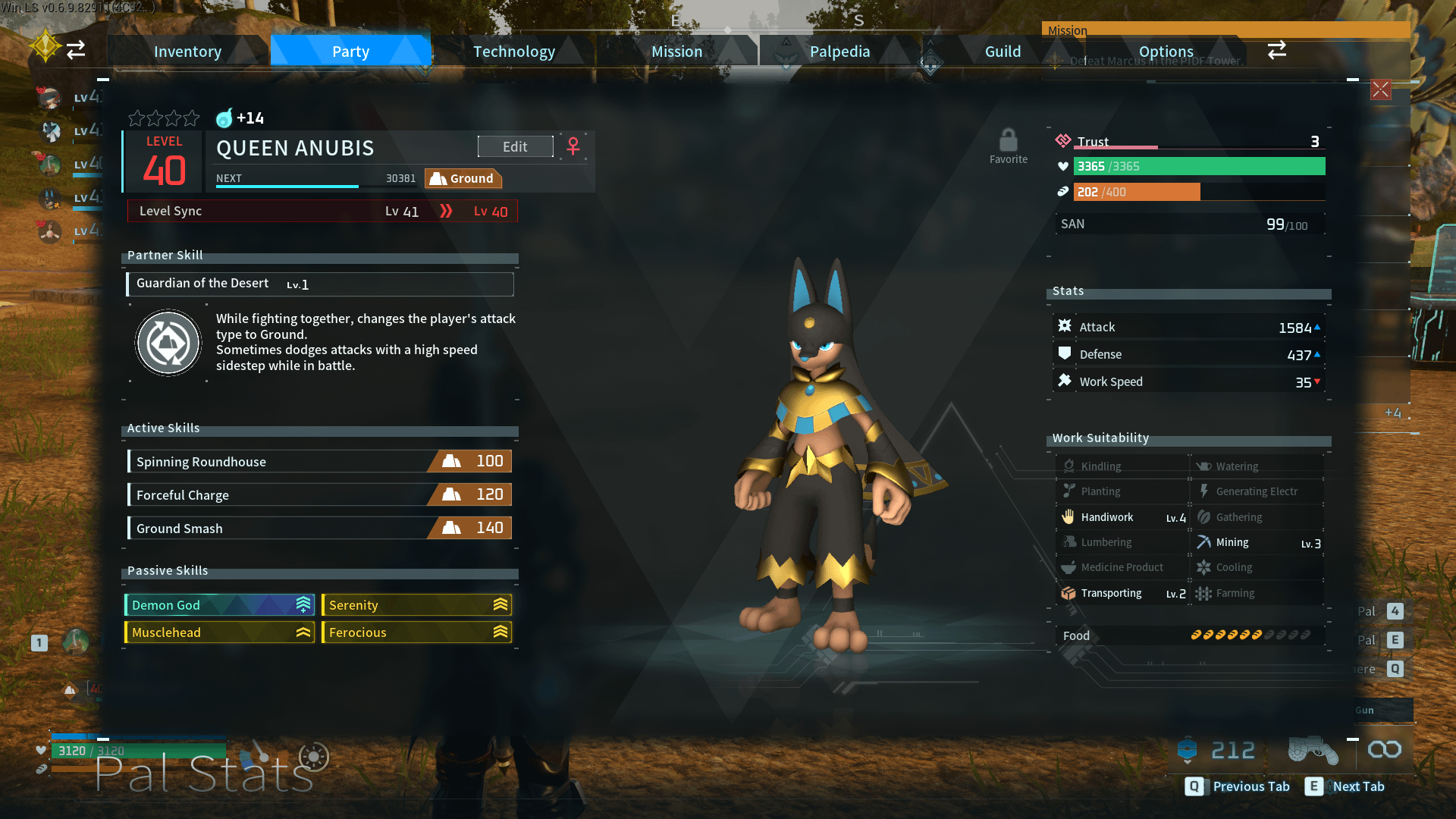Edit Queen Anubis's name
Image resolution: width=1456 pixels, height=819 pixels.
[515, 147]
